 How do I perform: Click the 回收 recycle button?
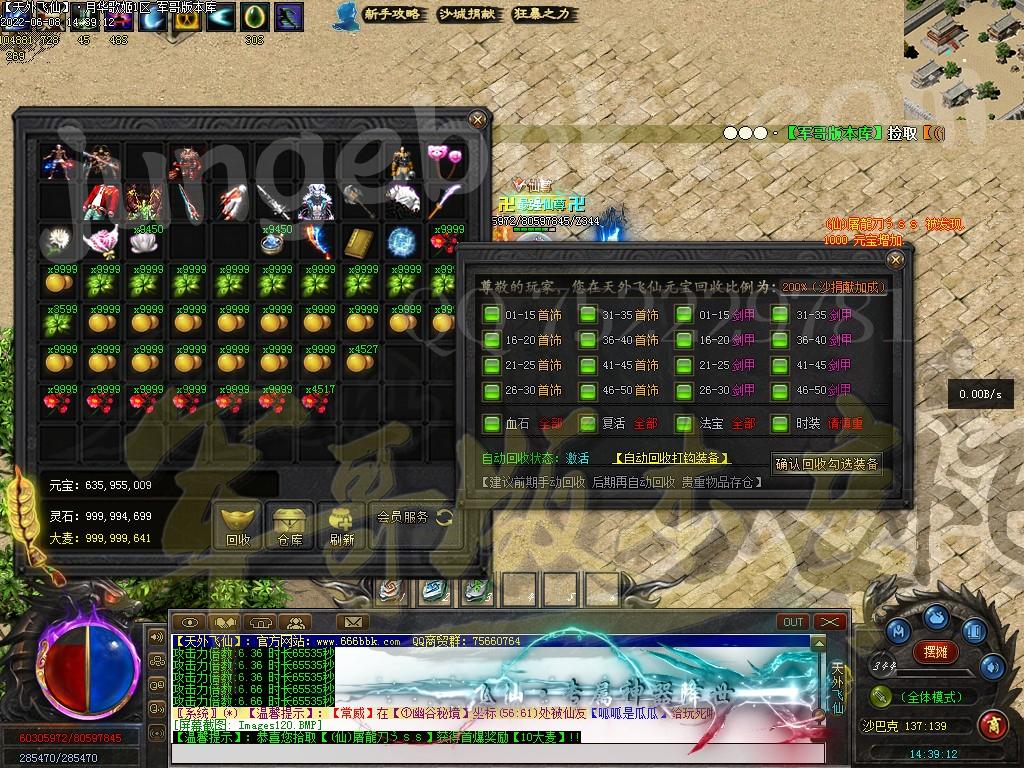[238, 526]
